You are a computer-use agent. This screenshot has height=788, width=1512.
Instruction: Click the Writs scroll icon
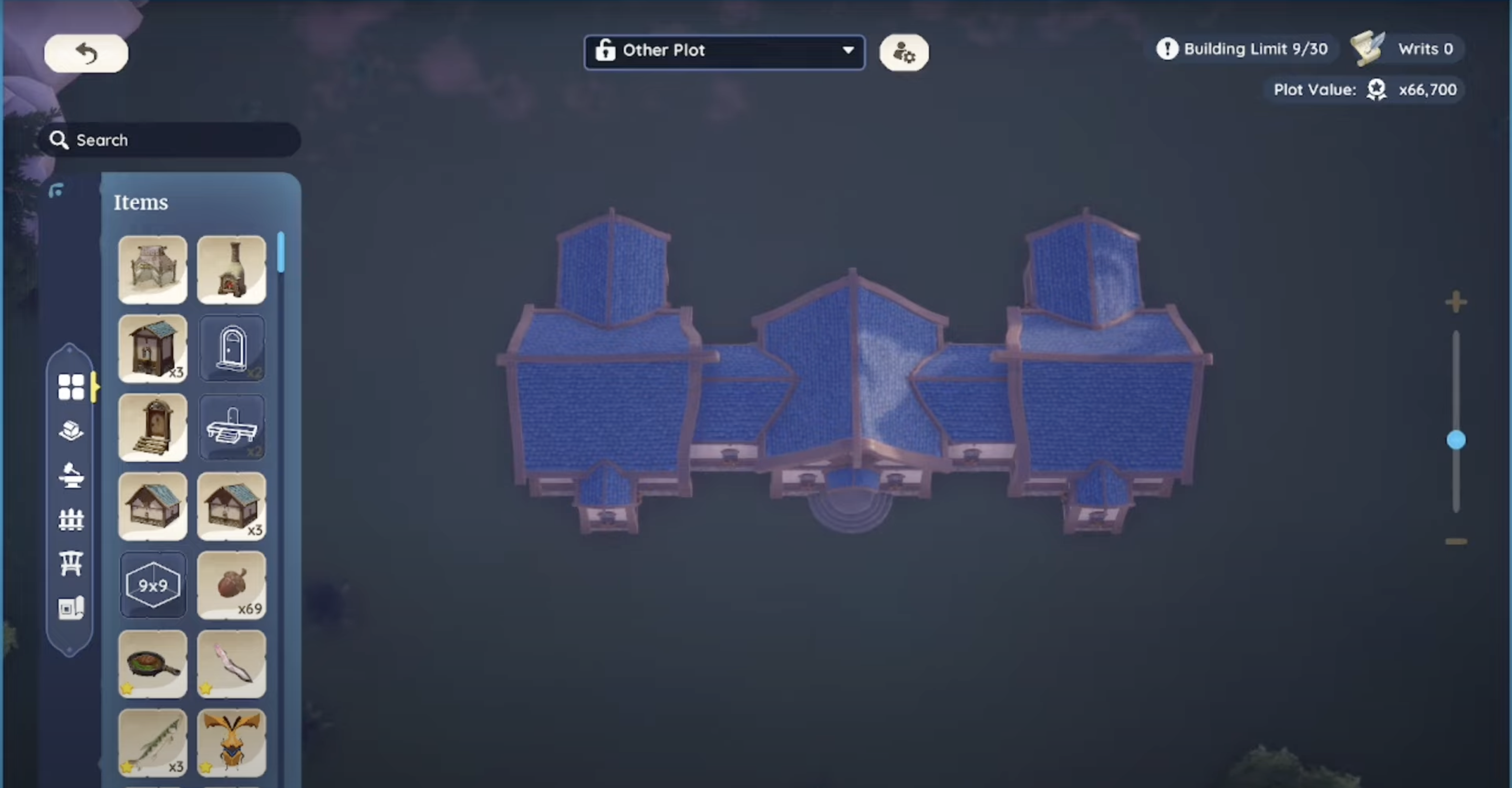(x=1368, y=48)
